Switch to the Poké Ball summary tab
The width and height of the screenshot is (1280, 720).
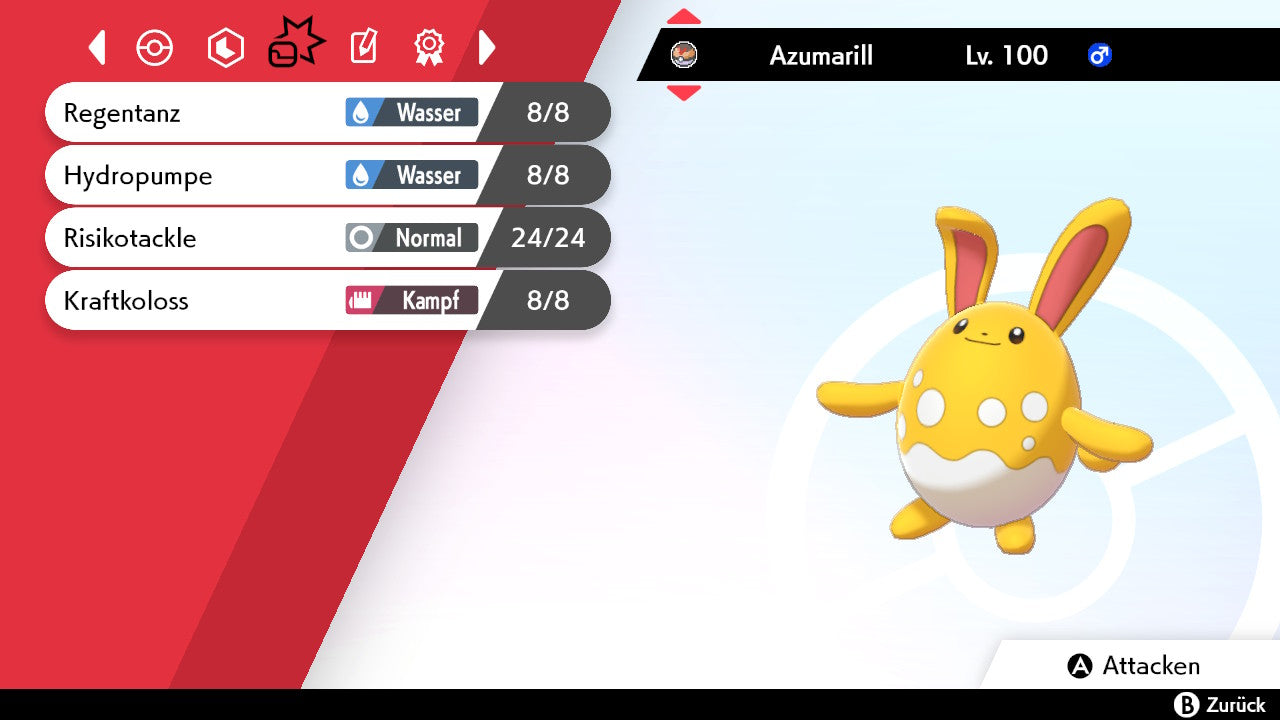tap(155, 48)
